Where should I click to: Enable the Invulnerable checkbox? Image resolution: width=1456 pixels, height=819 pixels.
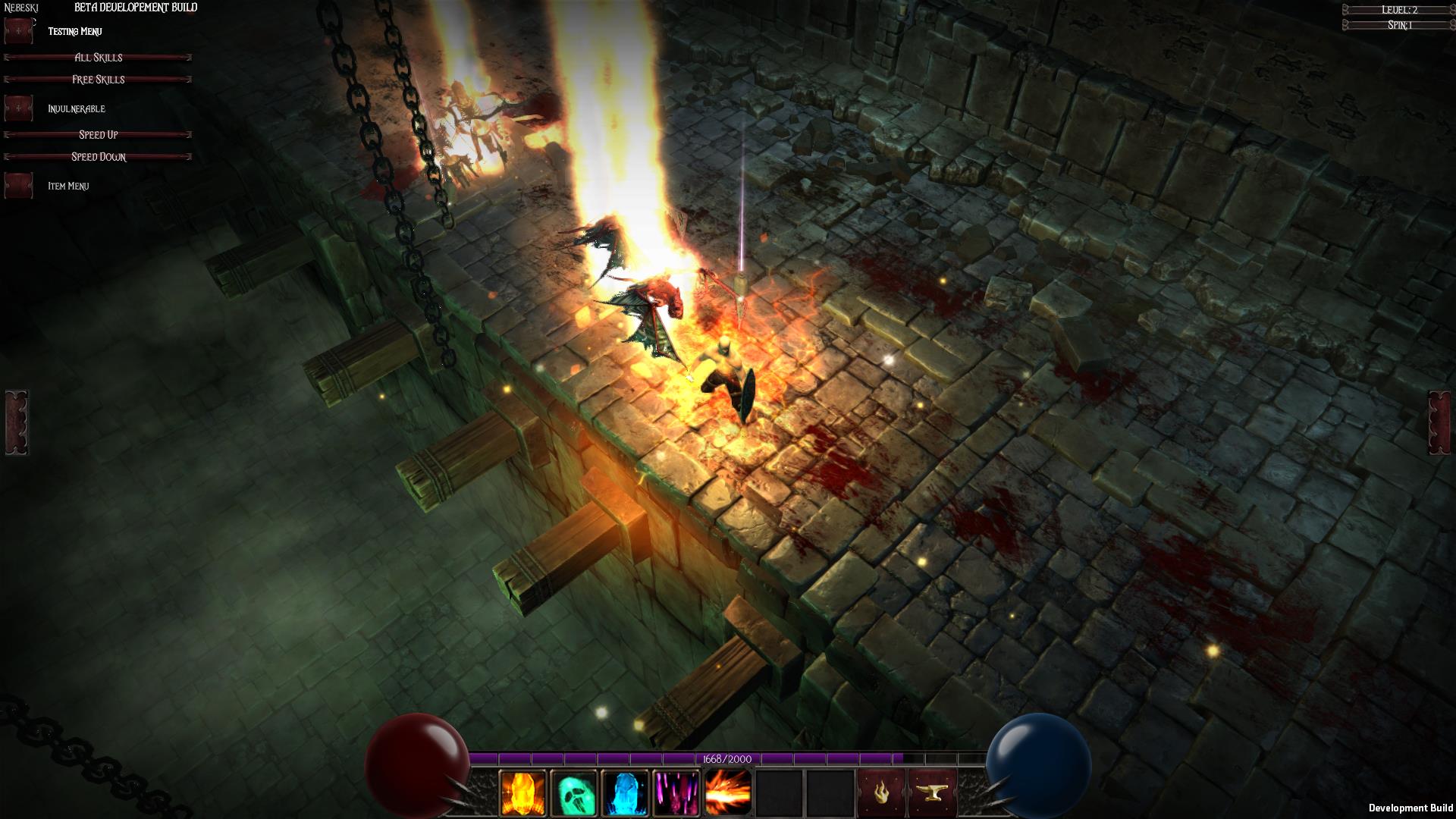(x=19, y=108)
